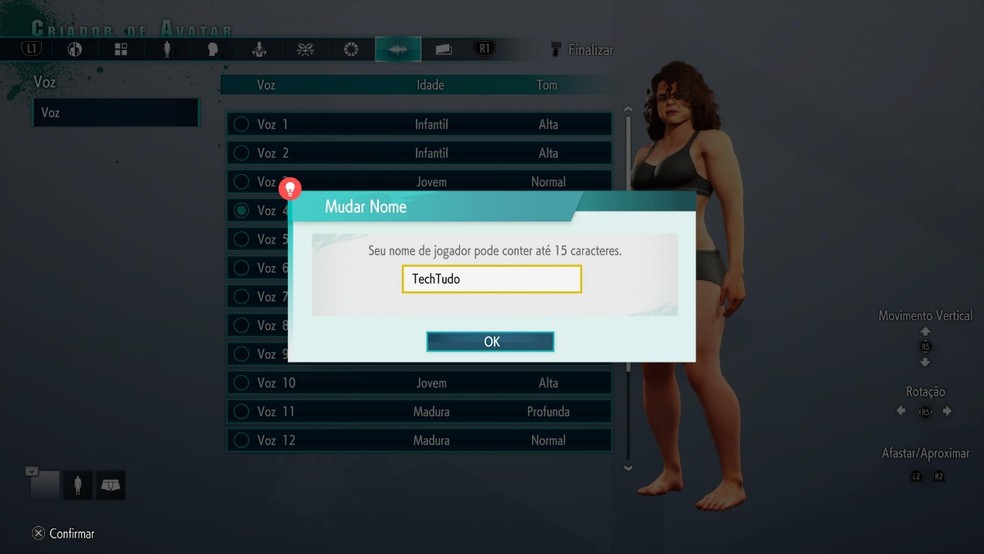Open the globe-like first avatar tab

(x=75, y=49)
